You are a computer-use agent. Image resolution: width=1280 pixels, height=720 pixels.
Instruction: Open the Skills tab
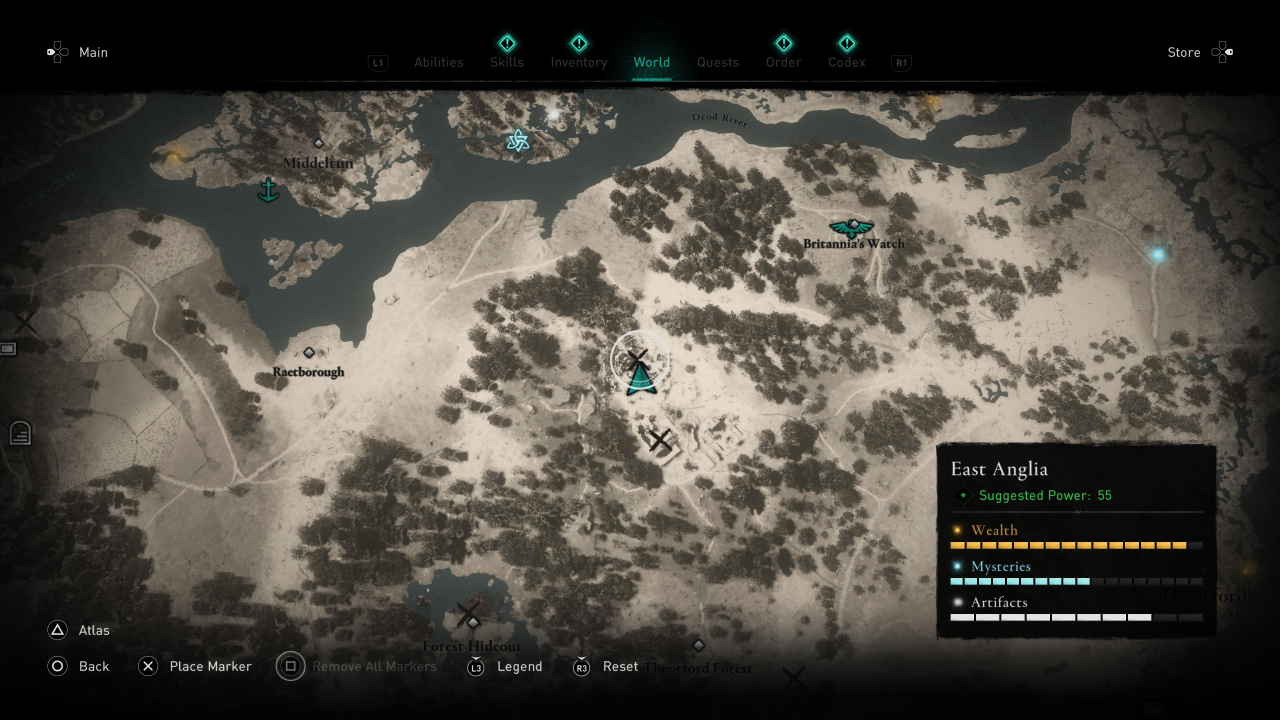point(507,62)
